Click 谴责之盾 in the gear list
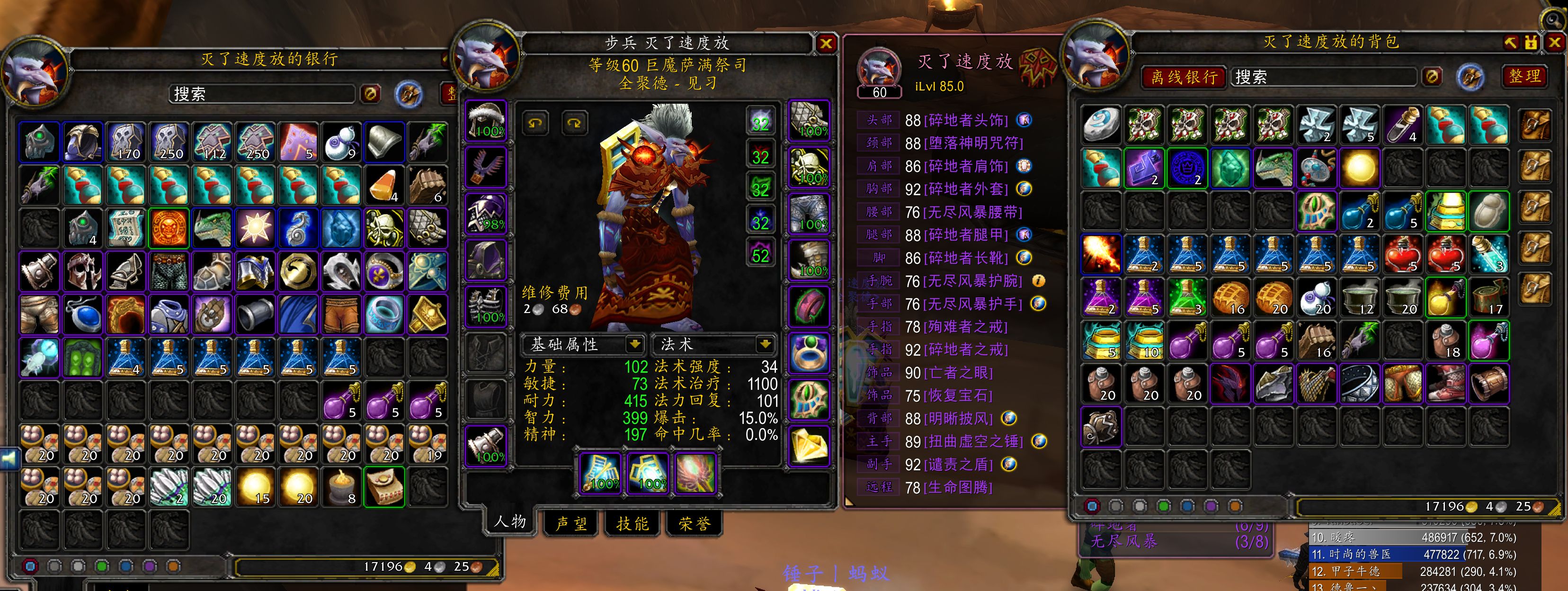This screenshot has height=591, width=1568. click(x=958, y=465)
